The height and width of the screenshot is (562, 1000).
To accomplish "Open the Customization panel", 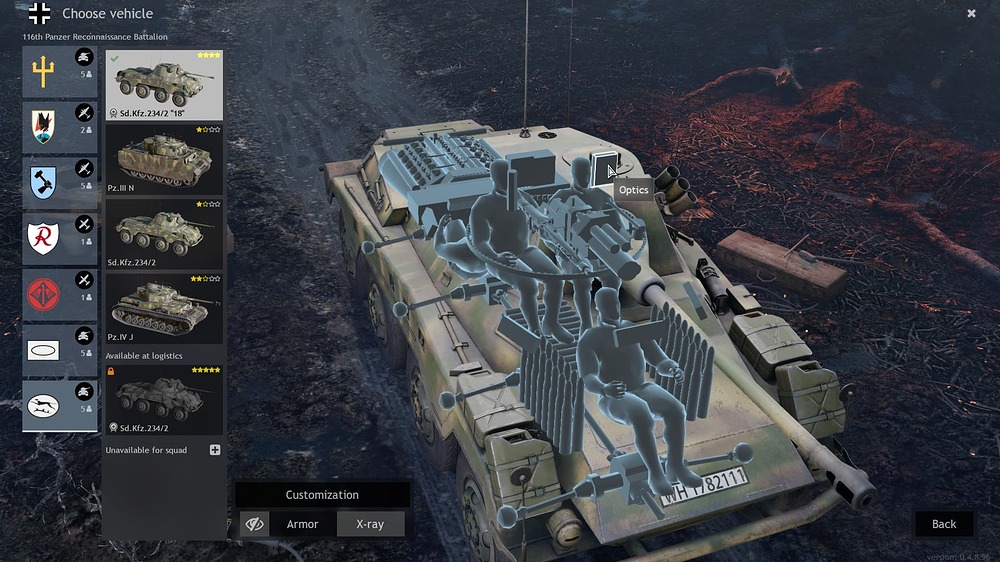I will click(x=322, y=495).
